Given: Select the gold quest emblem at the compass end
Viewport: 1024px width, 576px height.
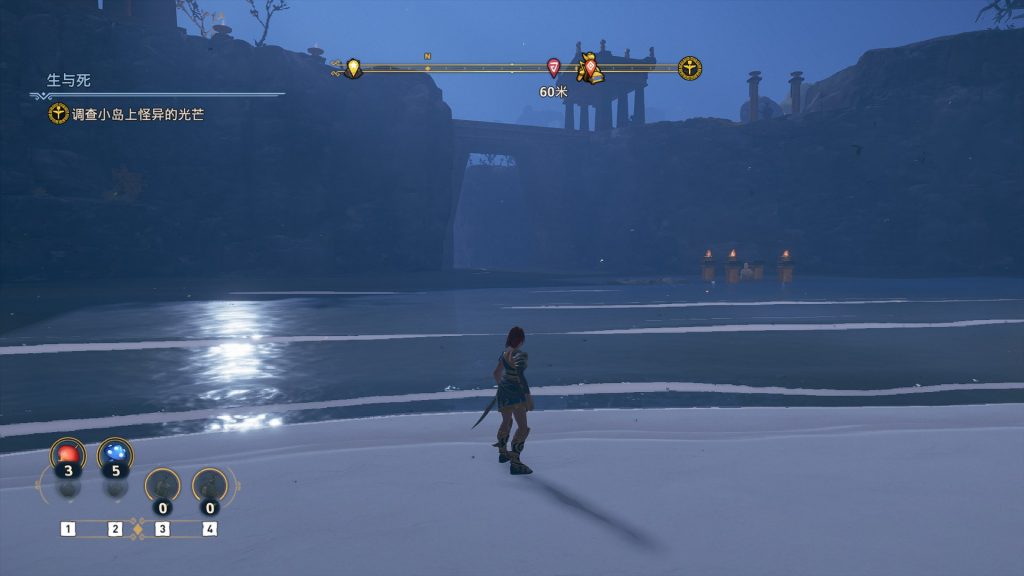Looking at the screenshot, I should pos(690,68).
